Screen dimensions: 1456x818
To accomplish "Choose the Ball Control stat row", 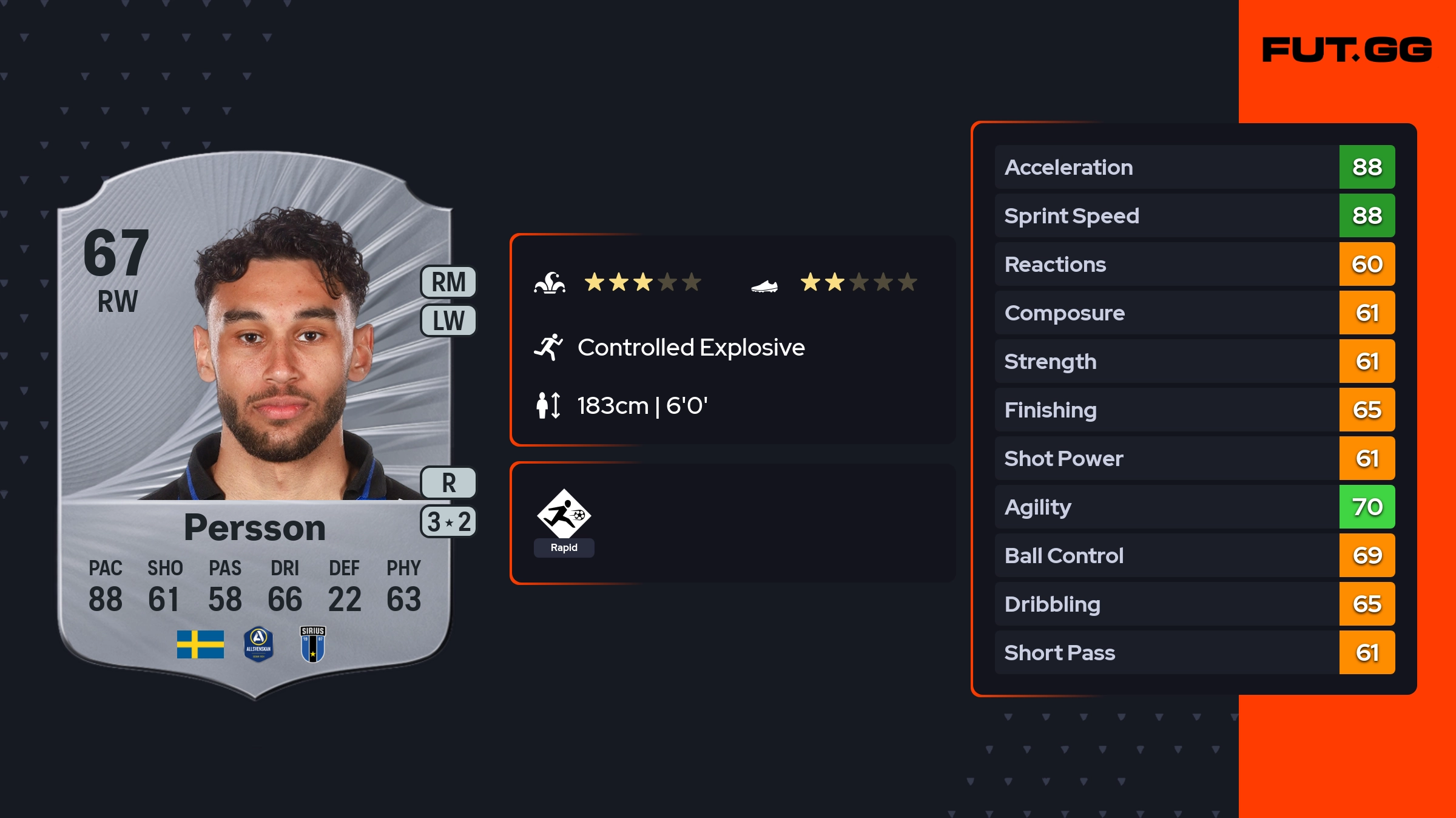I will coord(1194,555).
